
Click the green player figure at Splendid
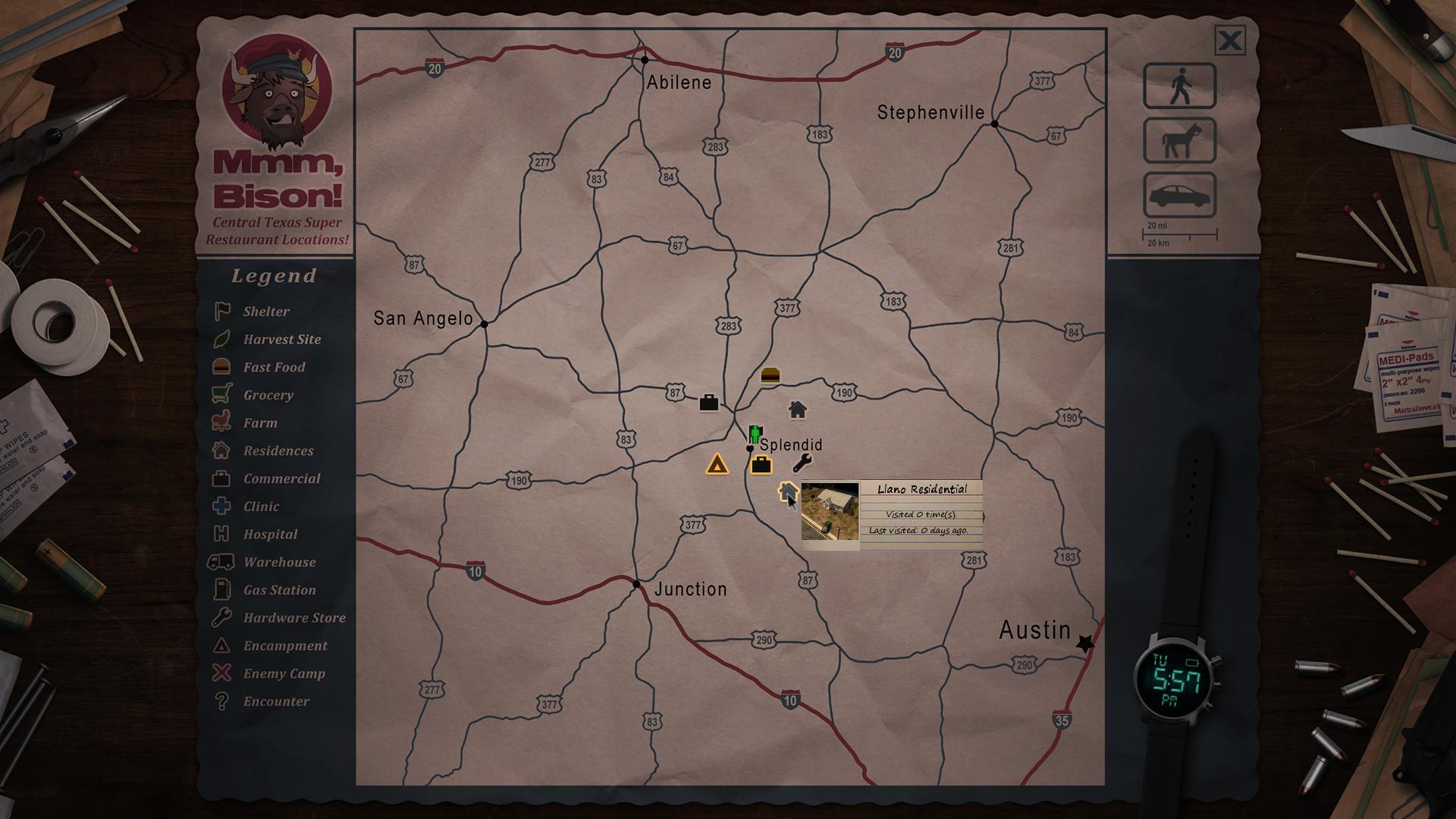point(755,435)
